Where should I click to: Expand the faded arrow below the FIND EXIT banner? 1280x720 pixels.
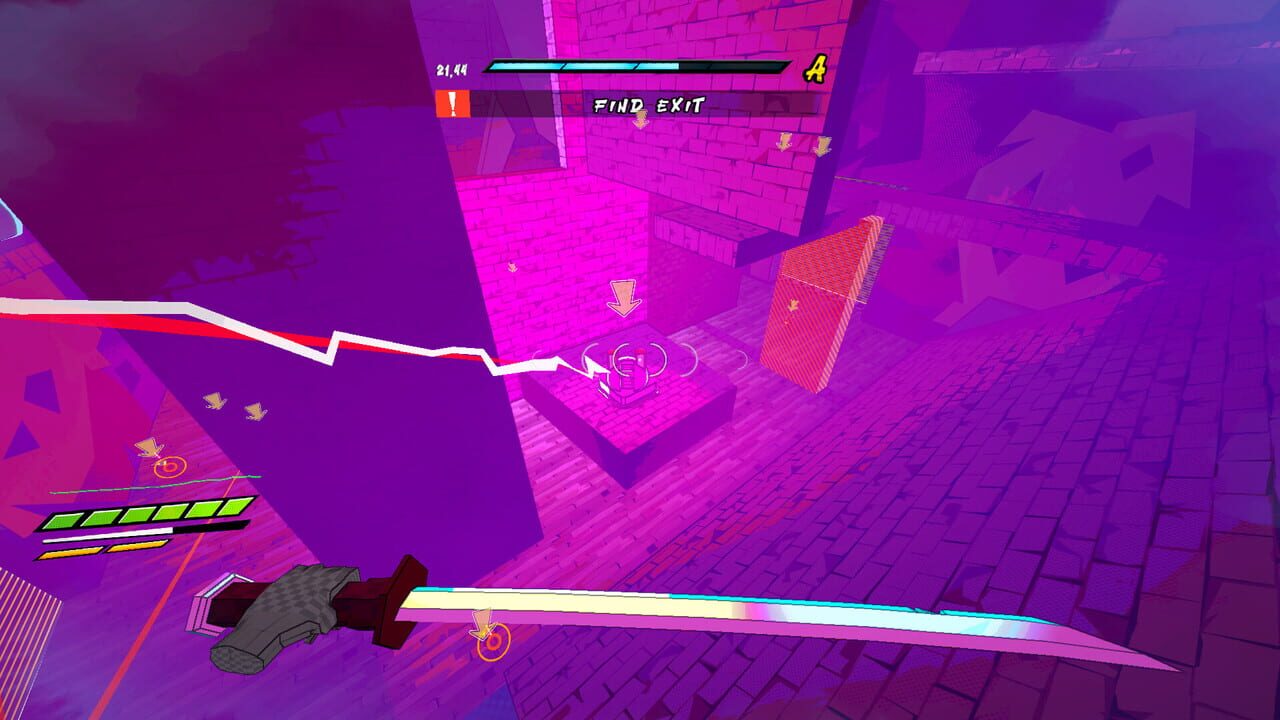coord(643,118)
